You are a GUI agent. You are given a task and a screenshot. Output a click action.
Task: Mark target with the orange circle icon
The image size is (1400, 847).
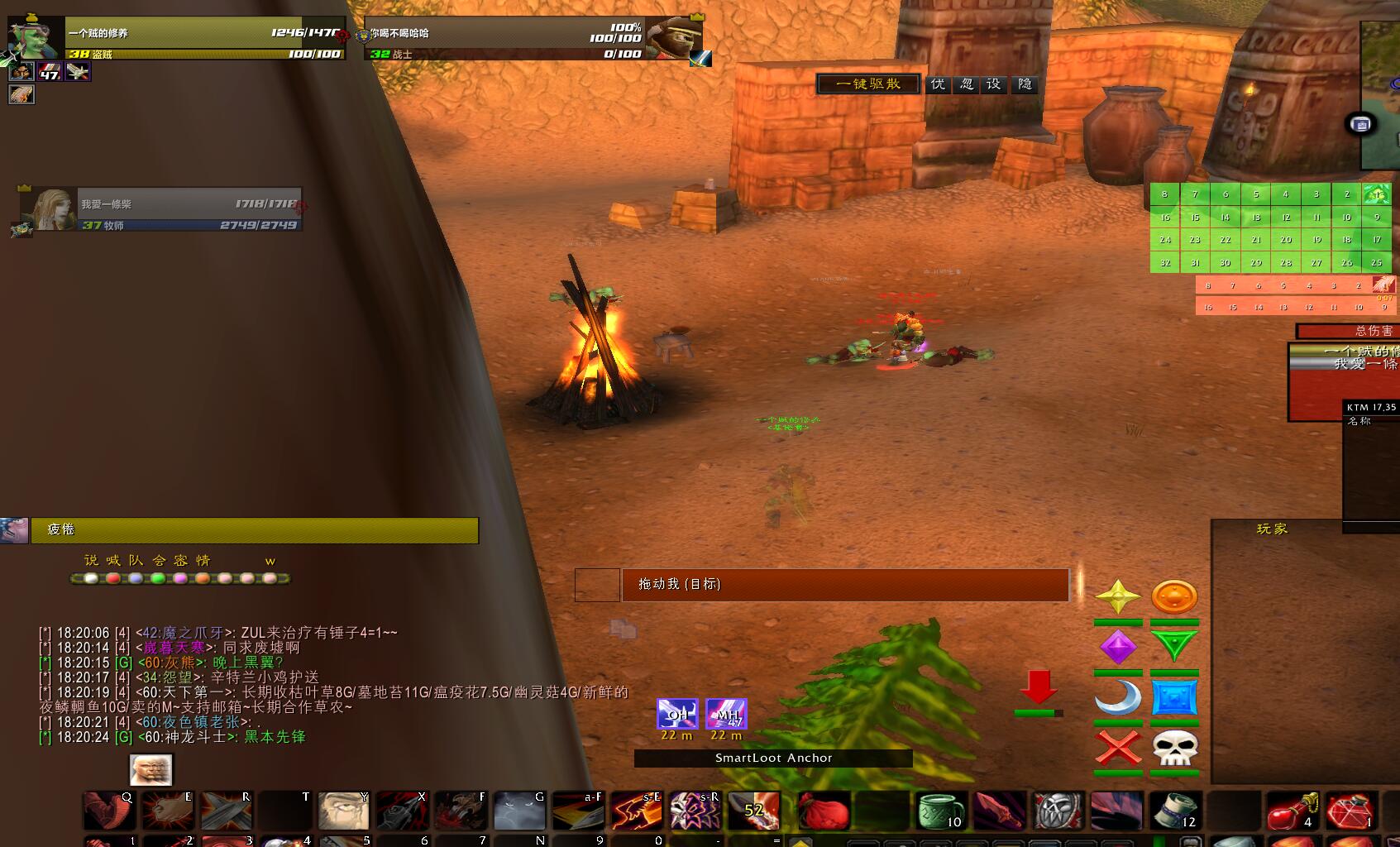pyautogui.click(x=1174, y=596)
